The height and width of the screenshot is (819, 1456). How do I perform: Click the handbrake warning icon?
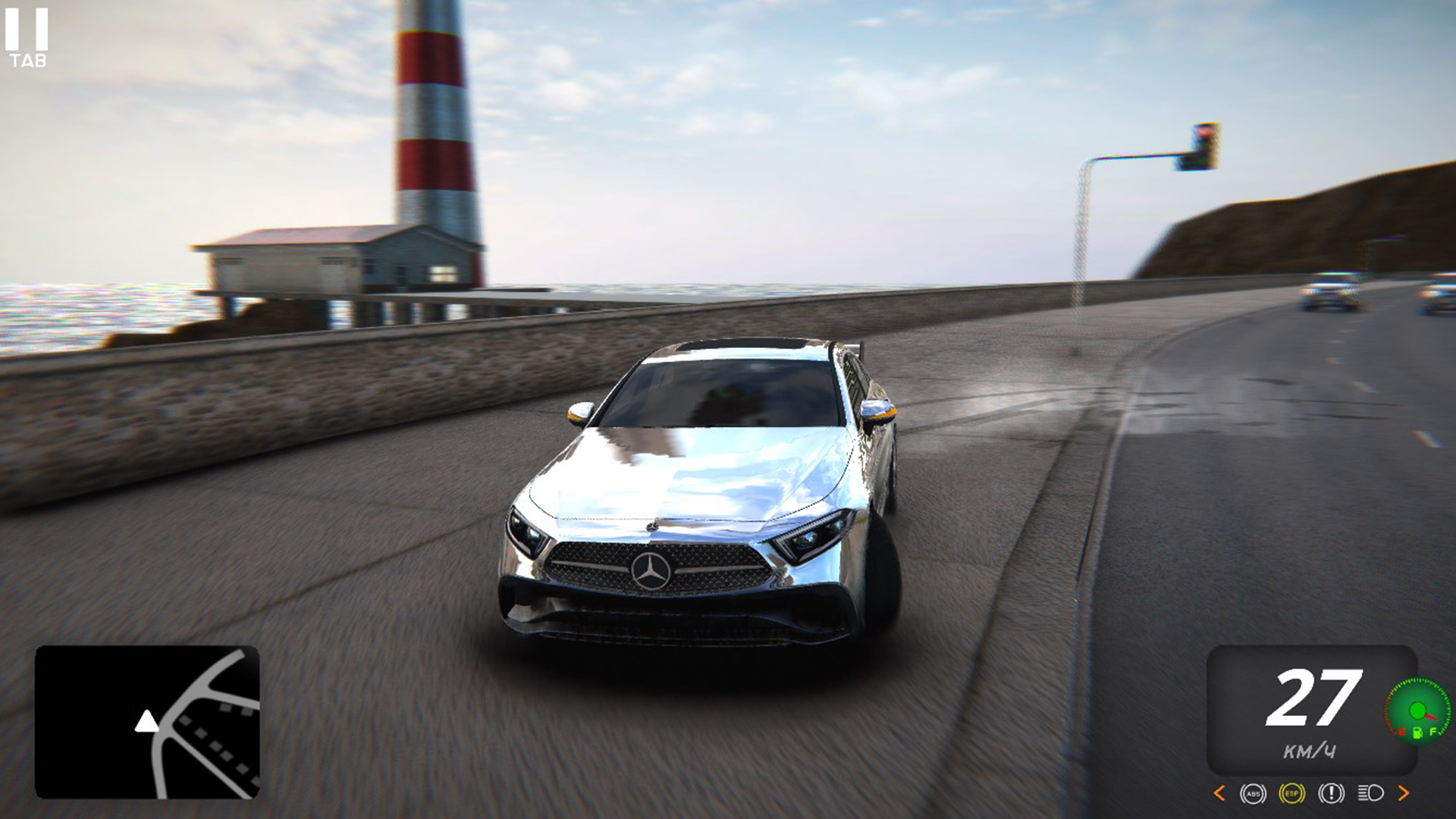pyautogui.click(x=1331, y=793)
